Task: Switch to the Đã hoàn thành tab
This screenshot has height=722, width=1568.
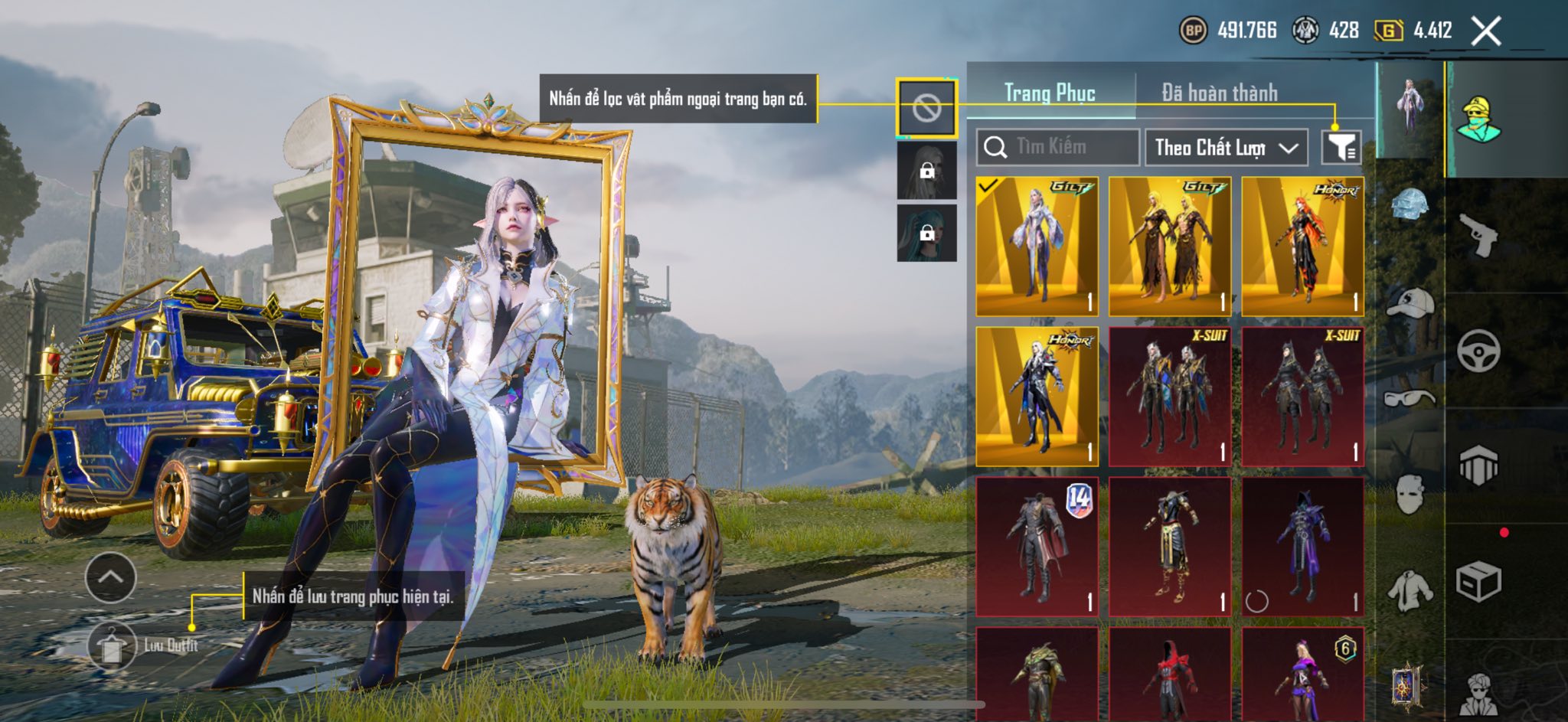Action: click(1219, 93)
